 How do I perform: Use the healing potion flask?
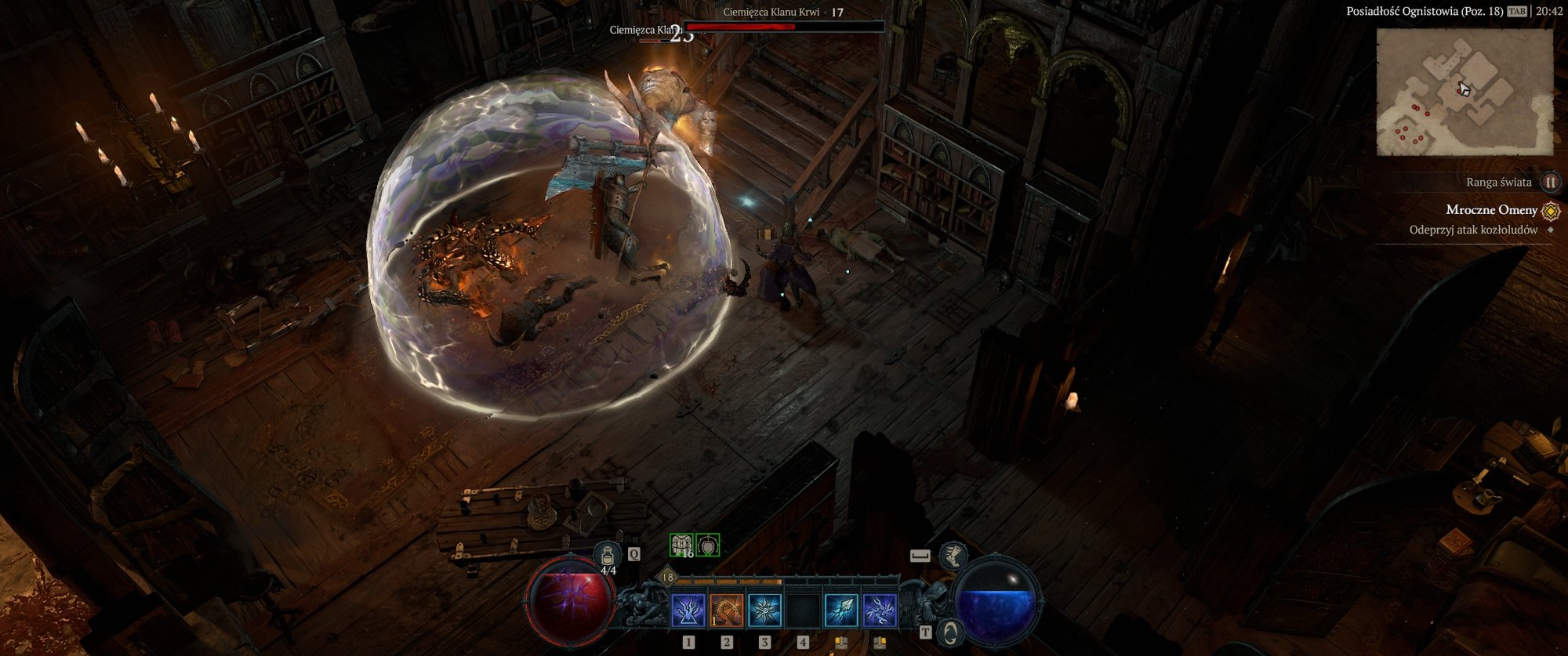(x=607, y=556)
